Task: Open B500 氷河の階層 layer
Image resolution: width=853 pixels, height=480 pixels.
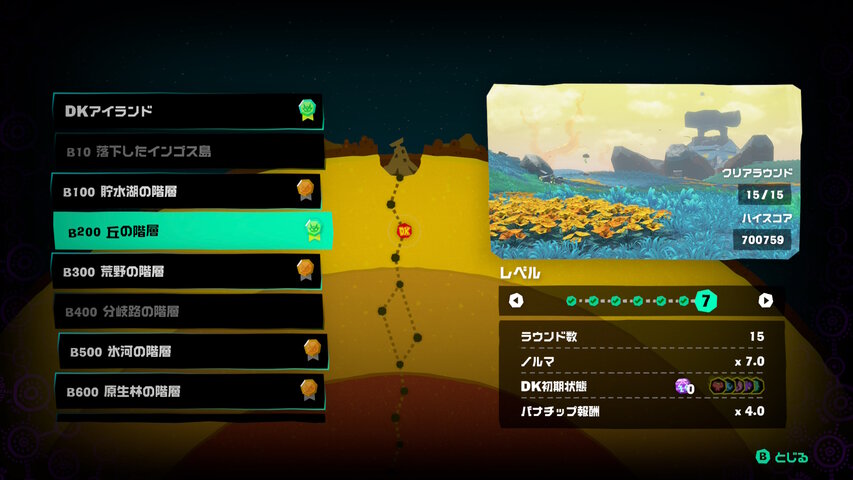Action: (192, 351)
